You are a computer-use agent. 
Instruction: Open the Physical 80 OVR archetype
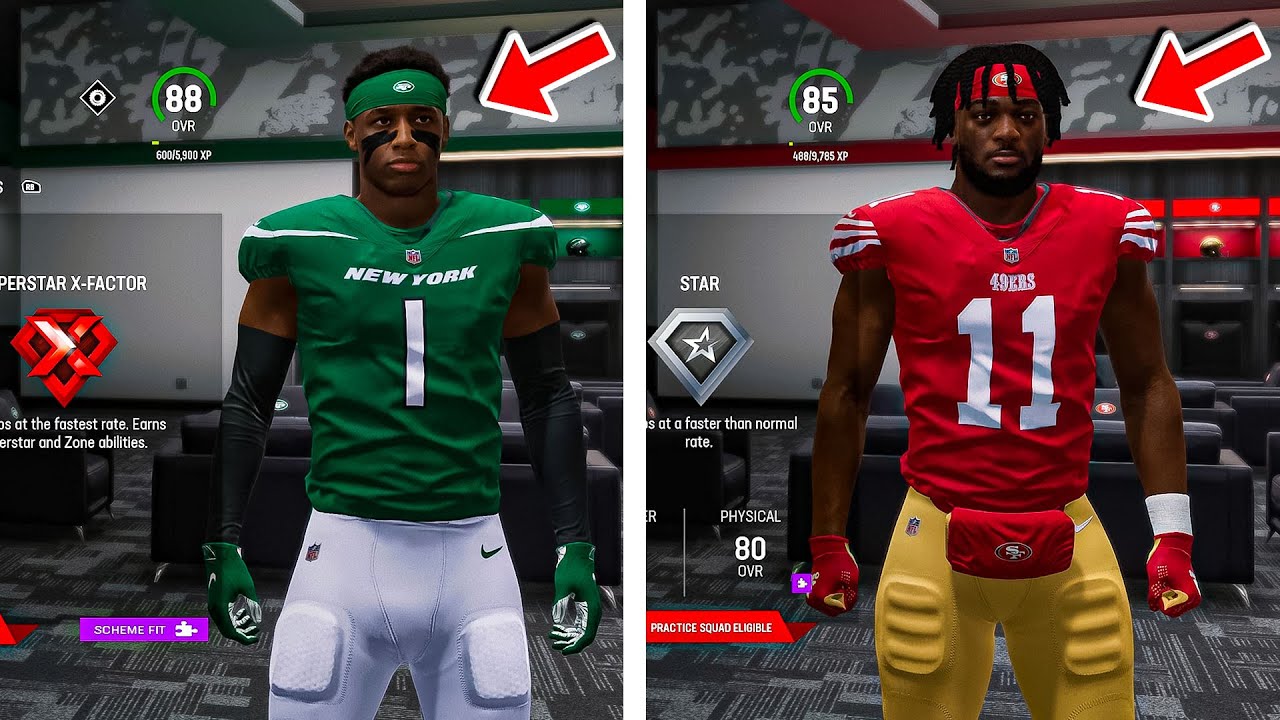750,545
